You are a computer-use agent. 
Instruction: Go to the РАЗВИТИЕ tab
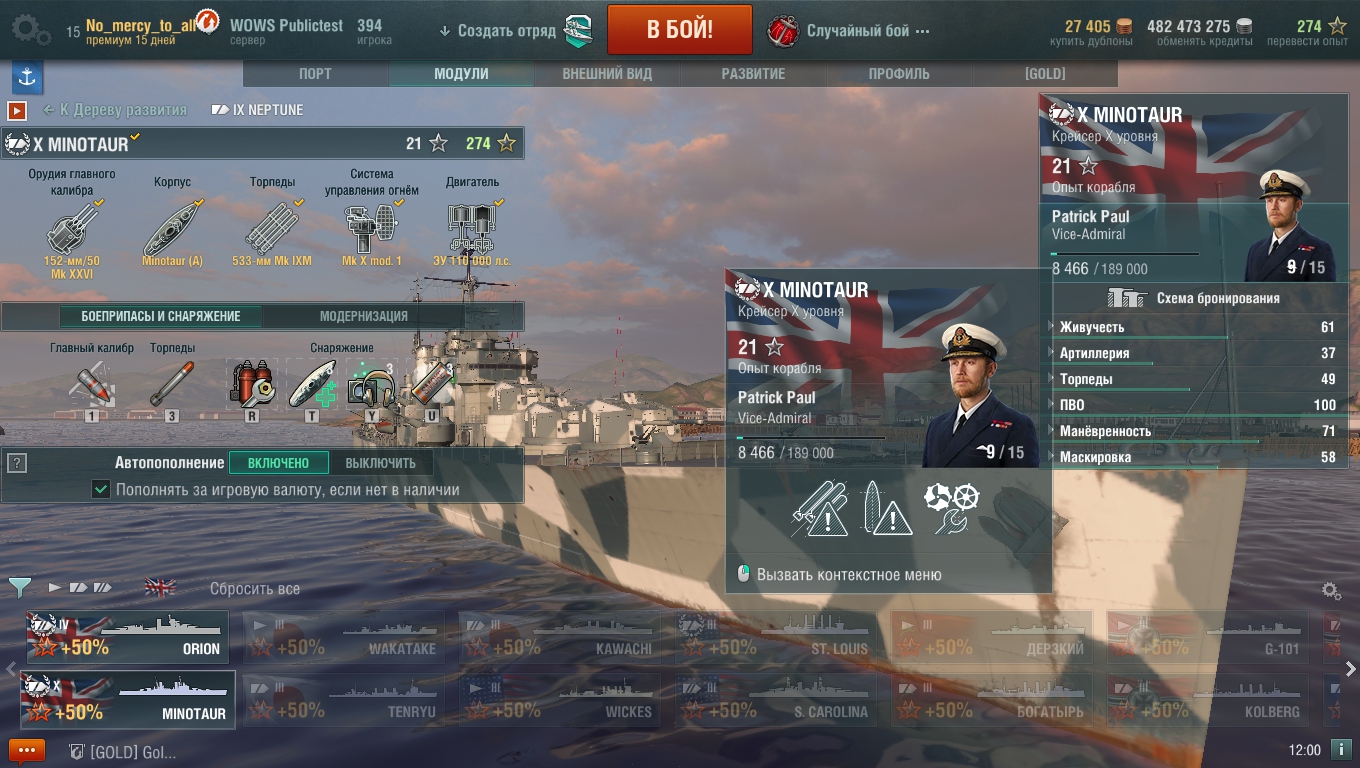[753, 74]
